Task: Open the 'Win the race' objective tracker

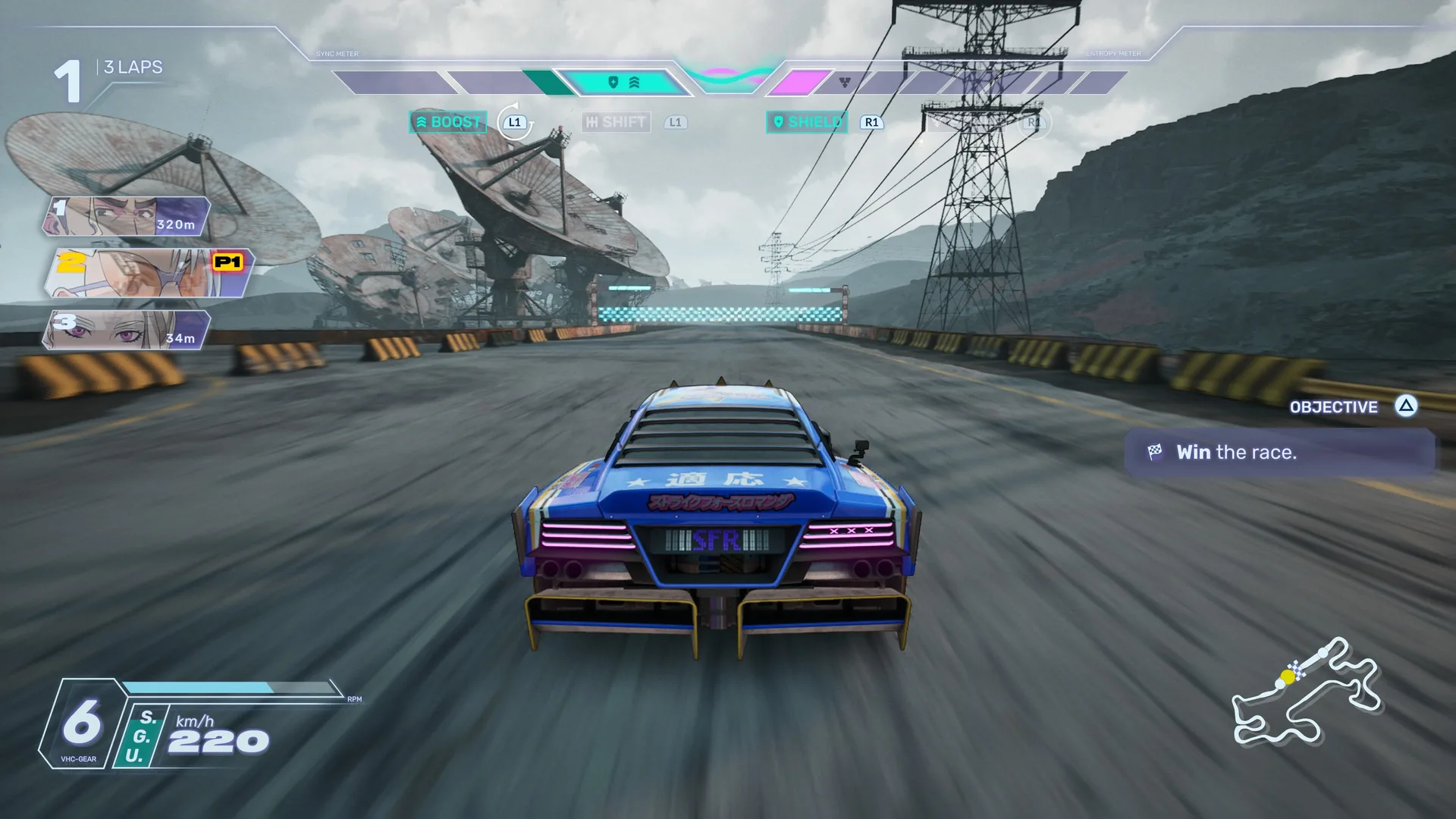Action: pos(1279,453)
